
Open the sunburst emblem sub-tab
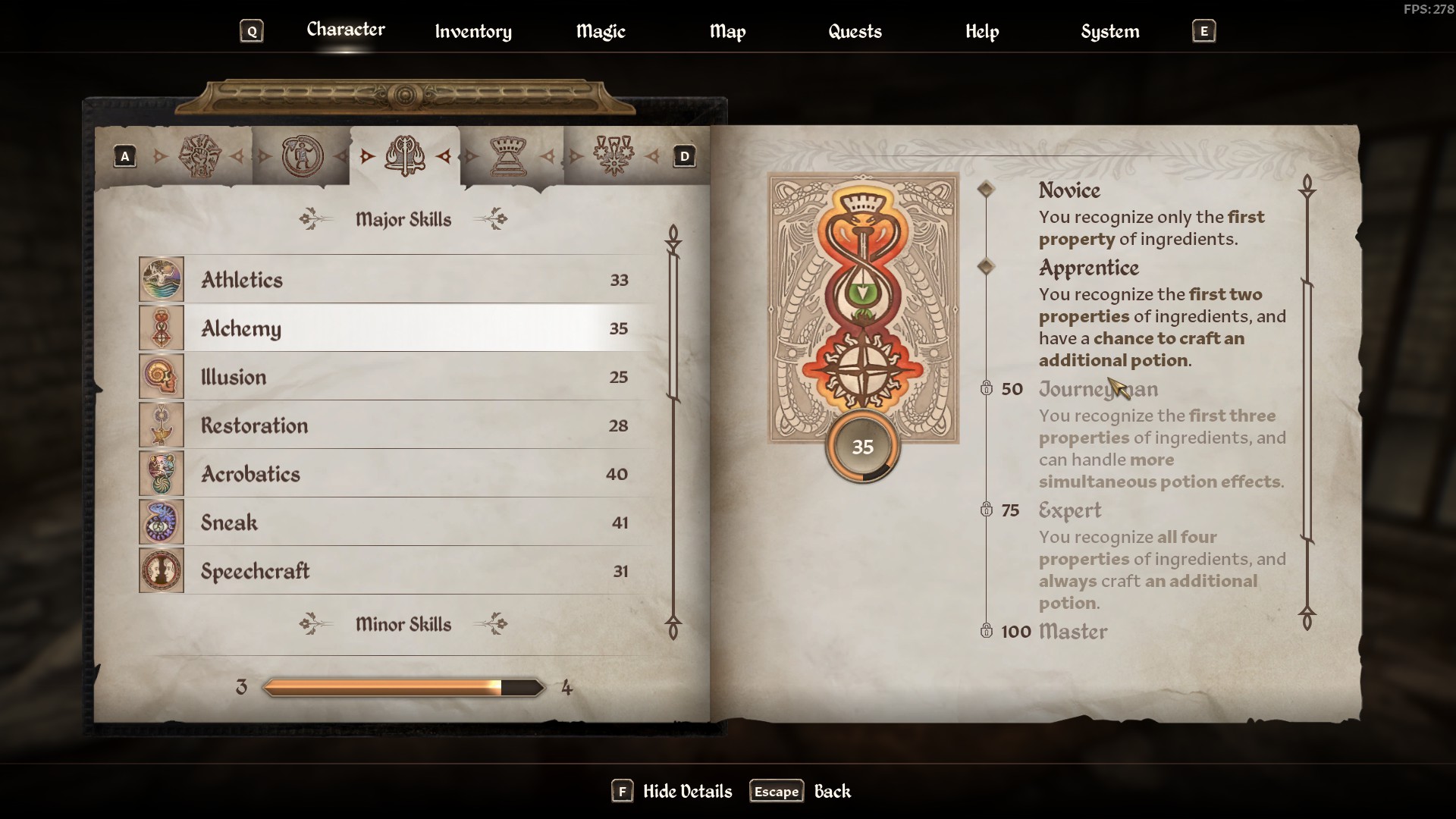click(x=200, y=156)
